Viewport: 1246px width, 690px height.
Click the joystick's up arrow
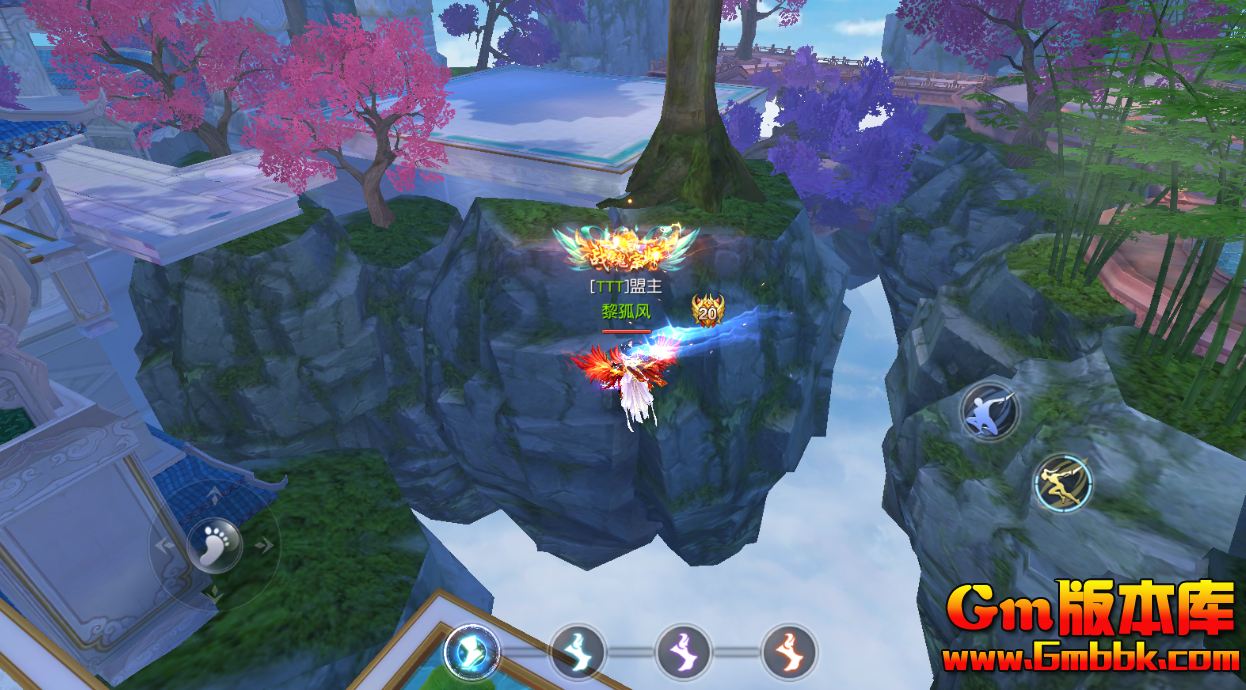214,492
